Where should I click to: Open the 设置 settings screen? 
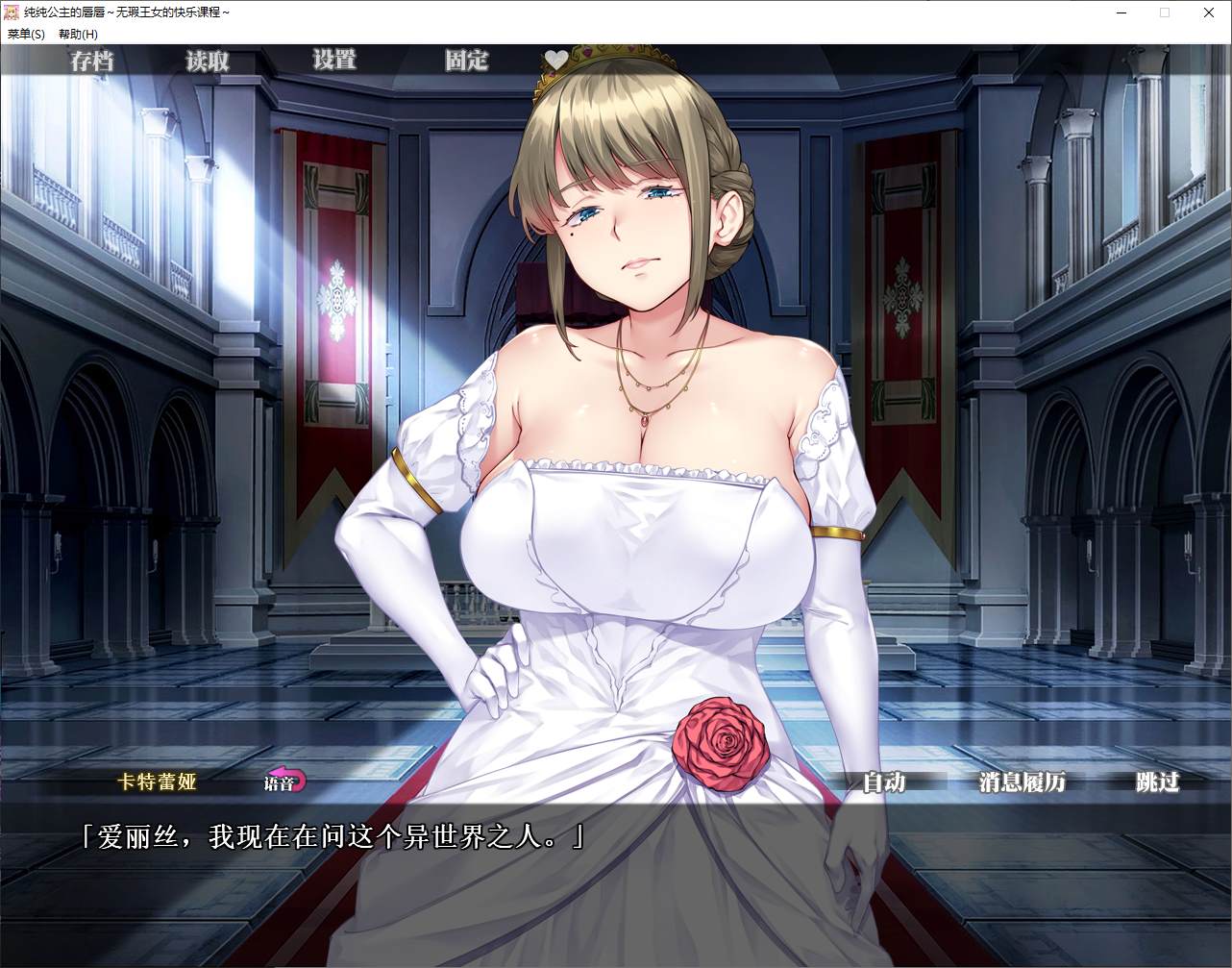click(334, 61)
